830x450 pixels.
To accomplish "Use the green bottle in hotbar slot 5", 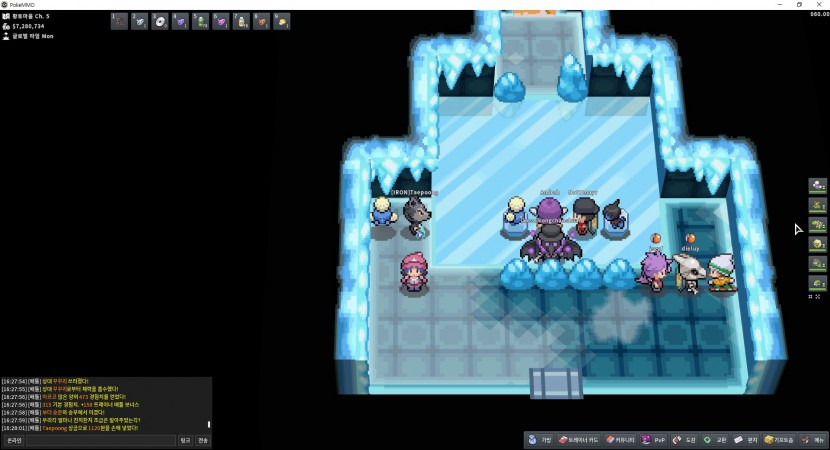I will [201, 21].
